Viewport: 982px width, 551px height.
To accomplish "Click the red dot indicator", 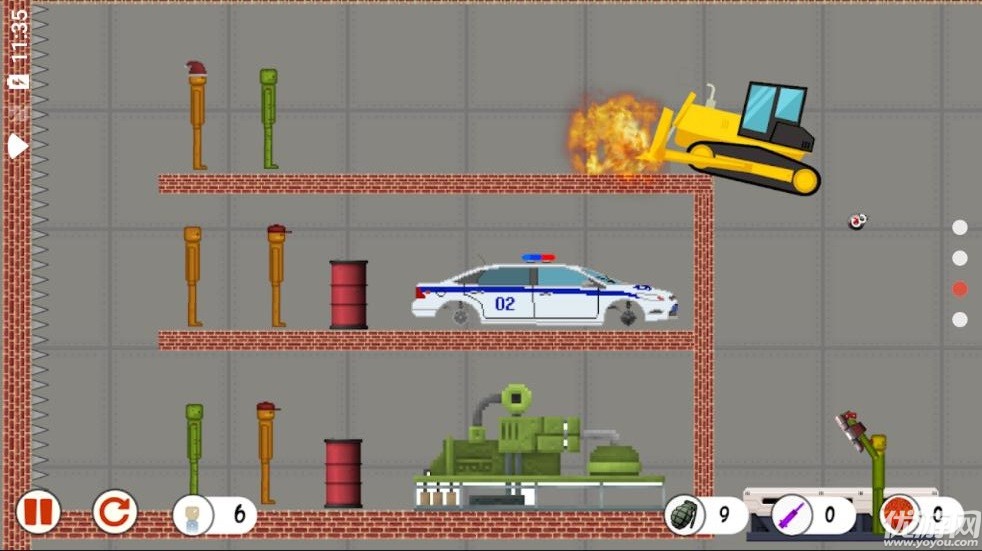I will click(x=960, y=289).
